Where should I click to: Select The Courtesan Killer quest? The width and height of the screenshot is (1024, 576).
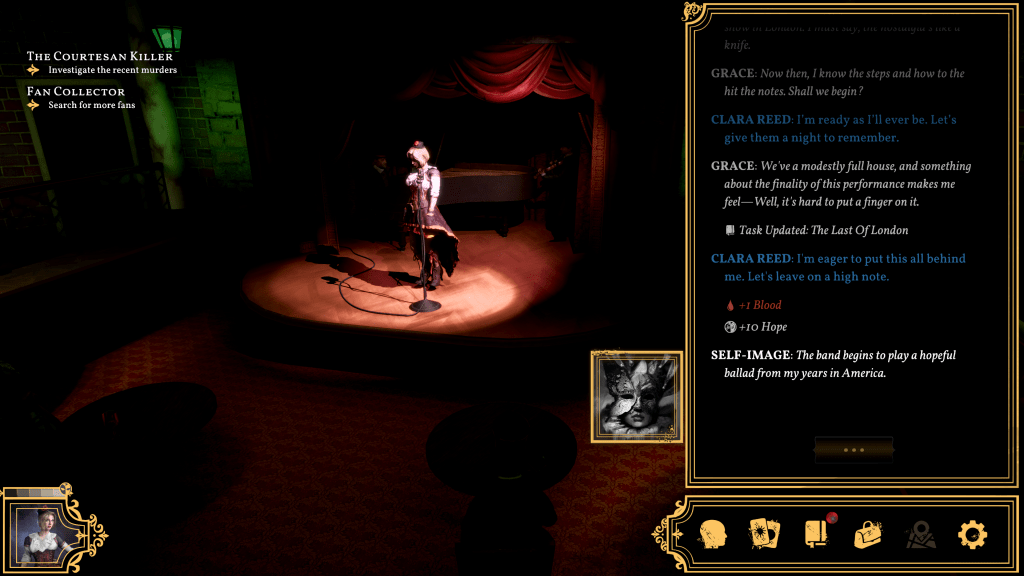tap(100, 57)
